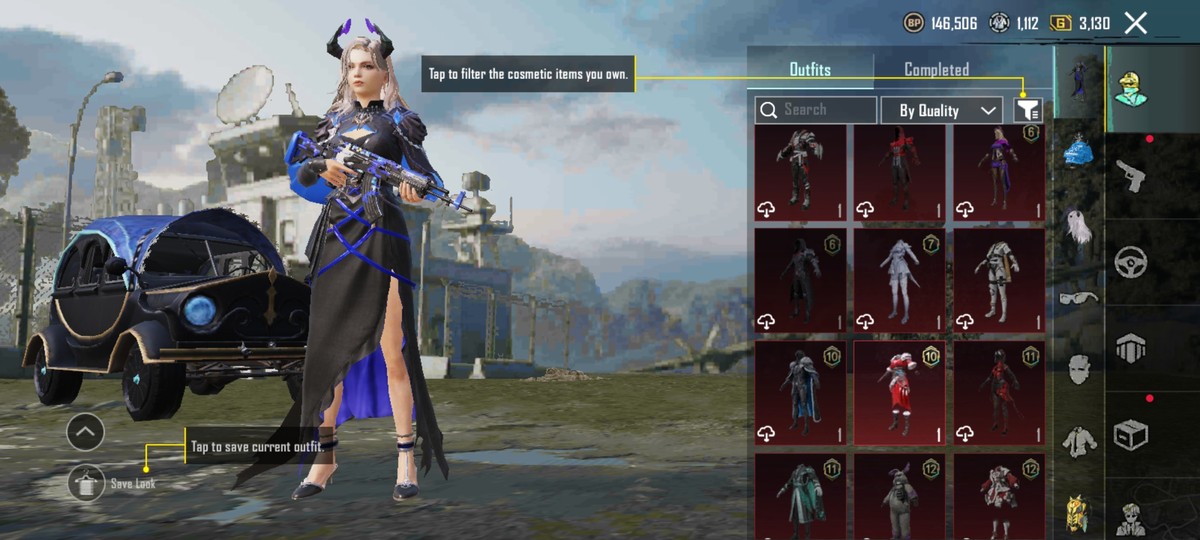1200x540 pixels.
Task: Toggle the owned-items filter funnel icon
Action: coord(1027,110)
